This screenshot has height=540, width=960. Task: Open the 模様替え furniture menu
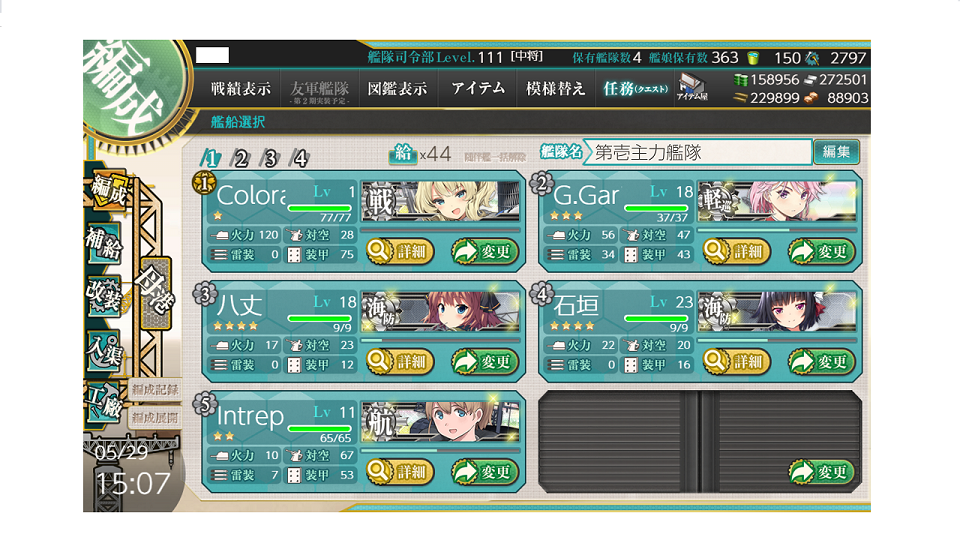click(556, 88)
